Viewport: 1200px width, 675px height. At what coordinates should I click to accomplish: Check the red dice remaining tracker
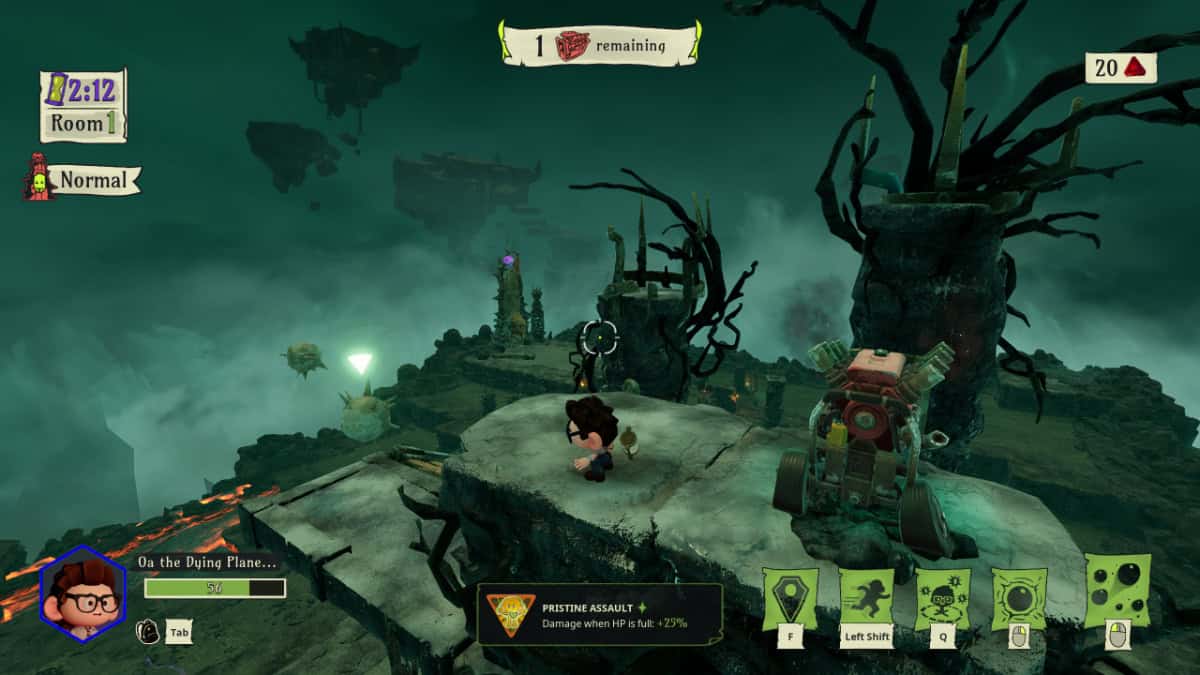pos(598,45)
